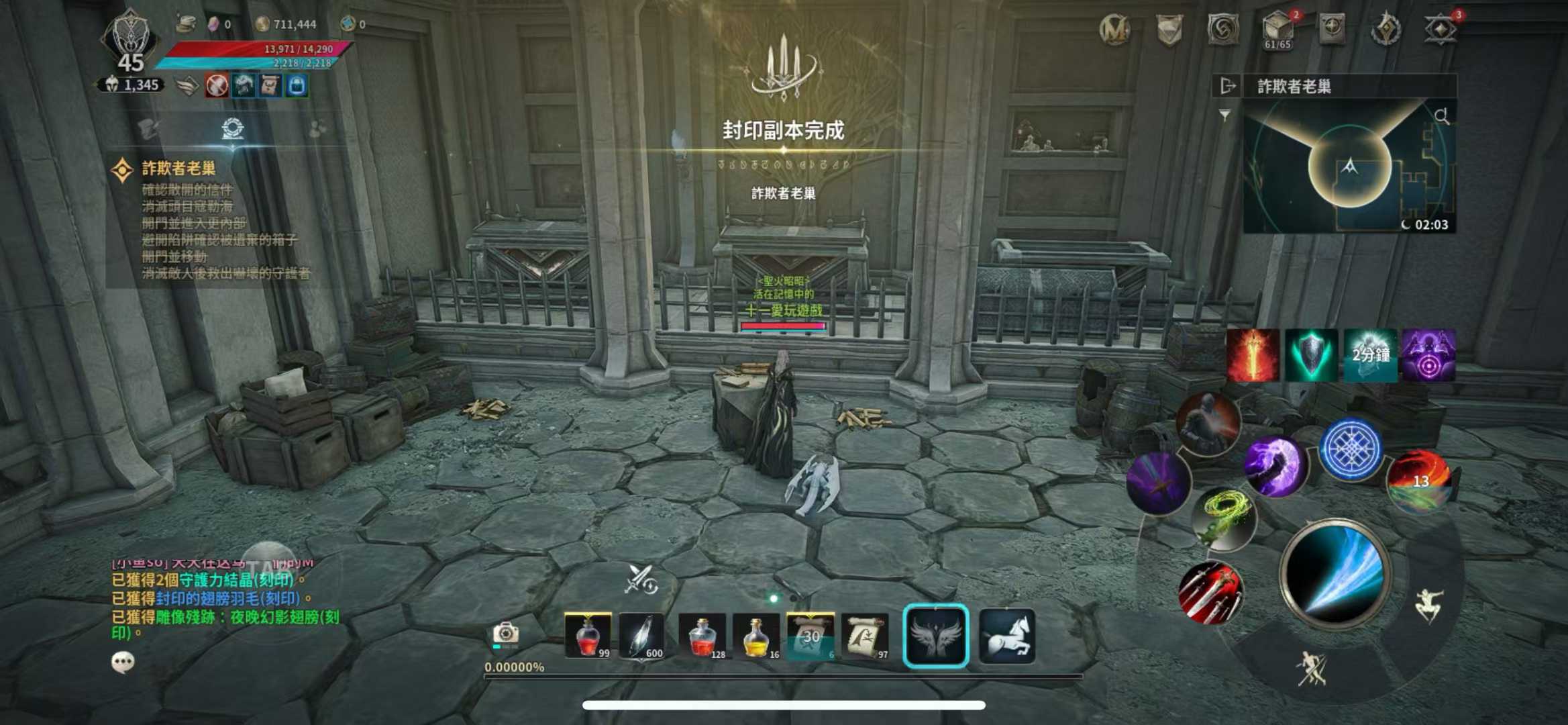The image size is (1568, 725).
Task: Use the red health potion with 99
Action: 588,636
